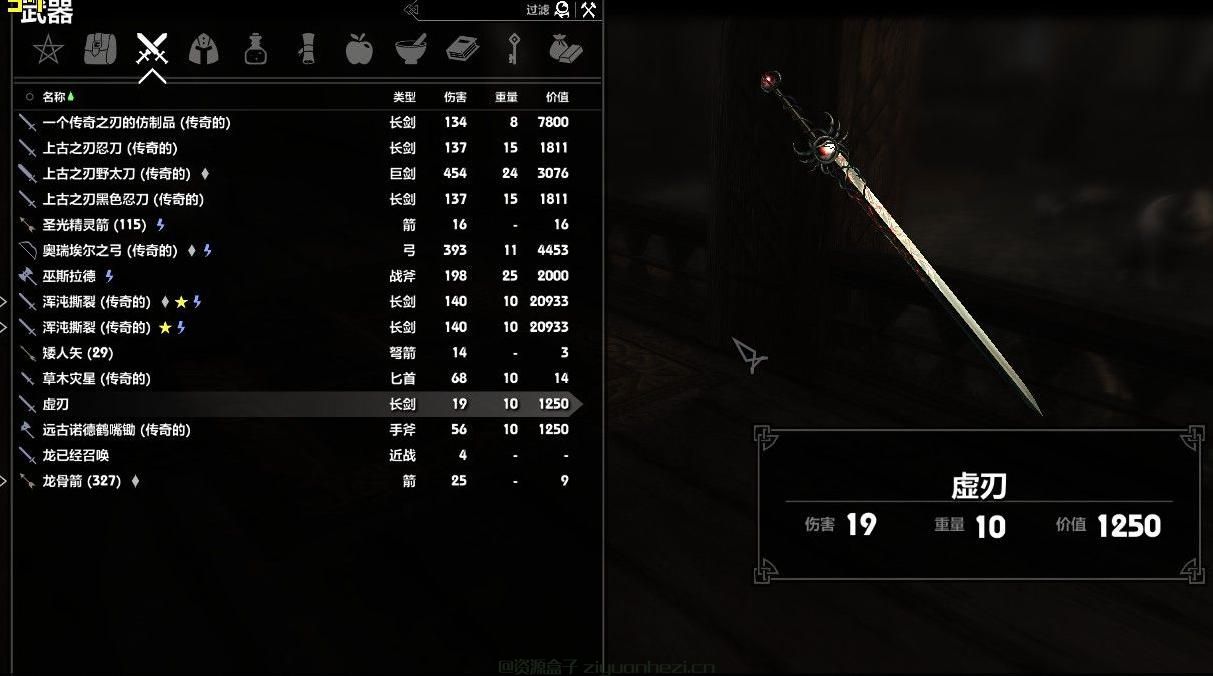The height and width of the screenshot is (676, 1213).
Task: Select 一个传奇之刃的仿制品 in the weapon list
Action: [137, 122]
